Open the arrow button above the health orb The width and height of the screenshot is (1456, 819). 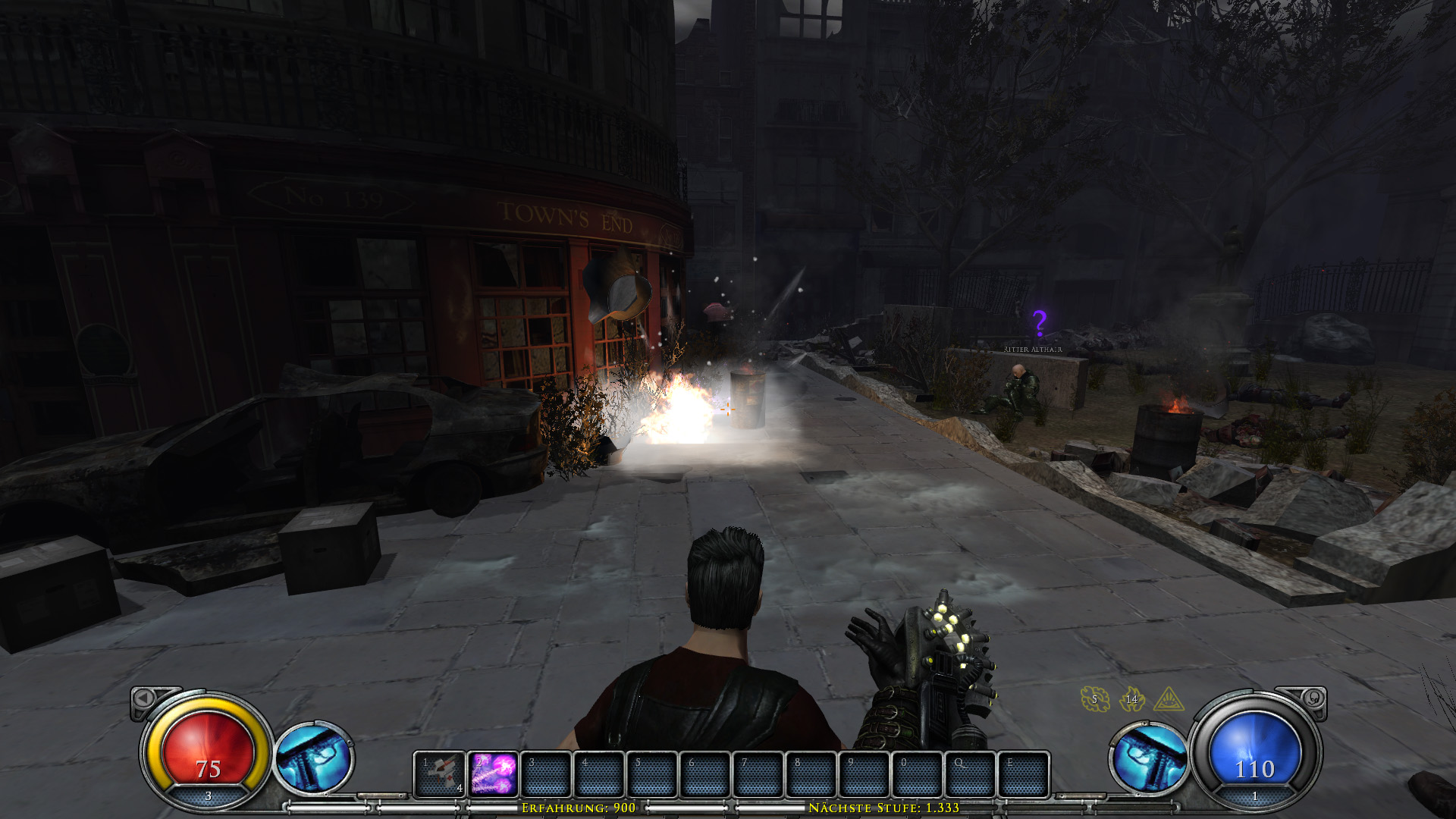point(143,698)
